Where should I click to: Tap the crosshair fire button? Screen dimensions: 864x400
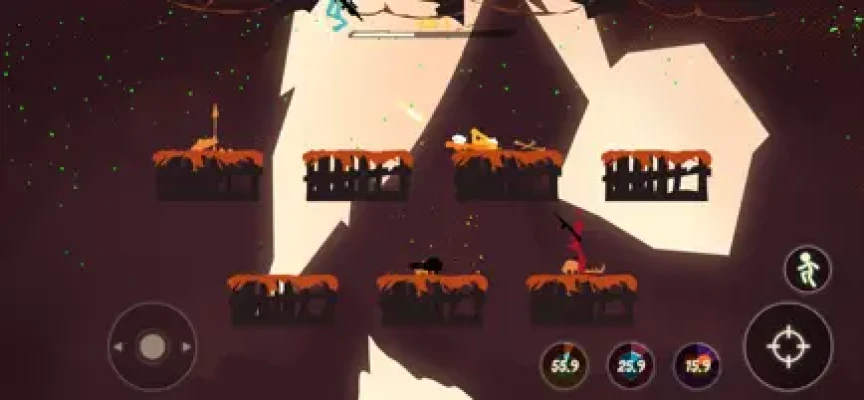(x=787, y=347)
